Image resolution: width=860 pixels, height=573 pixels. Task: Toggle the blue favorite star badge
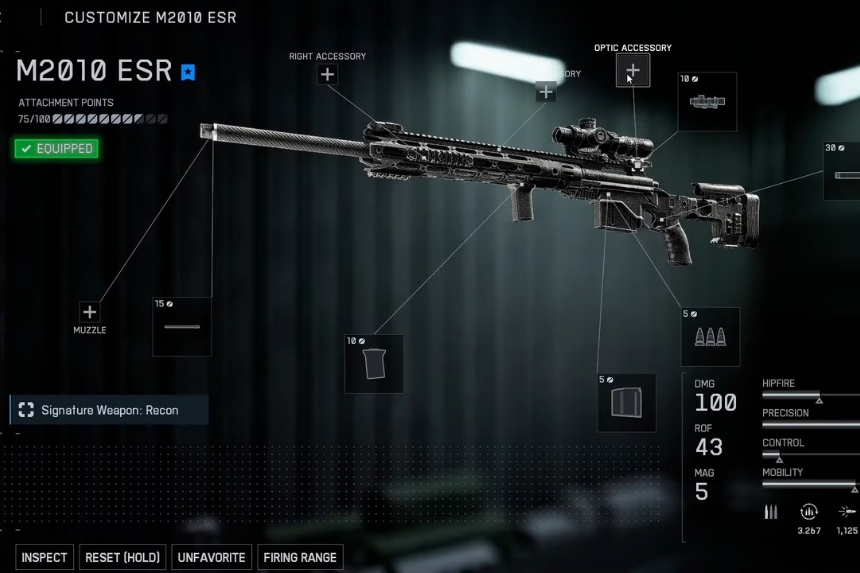click(189, 72)
